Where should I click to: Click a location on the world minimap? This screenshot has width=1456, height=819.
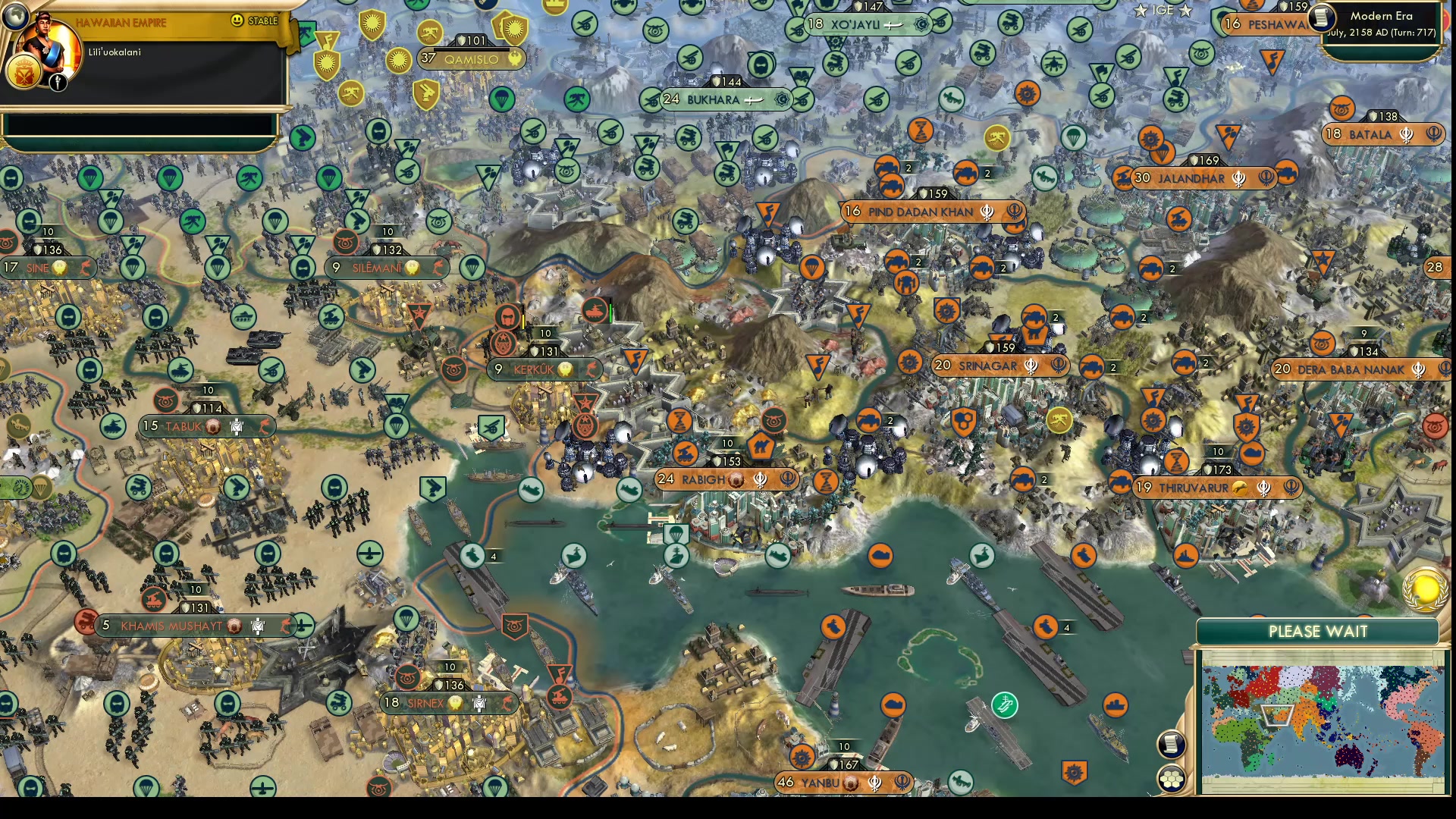pyautogui.click(x=1319, y=720)
